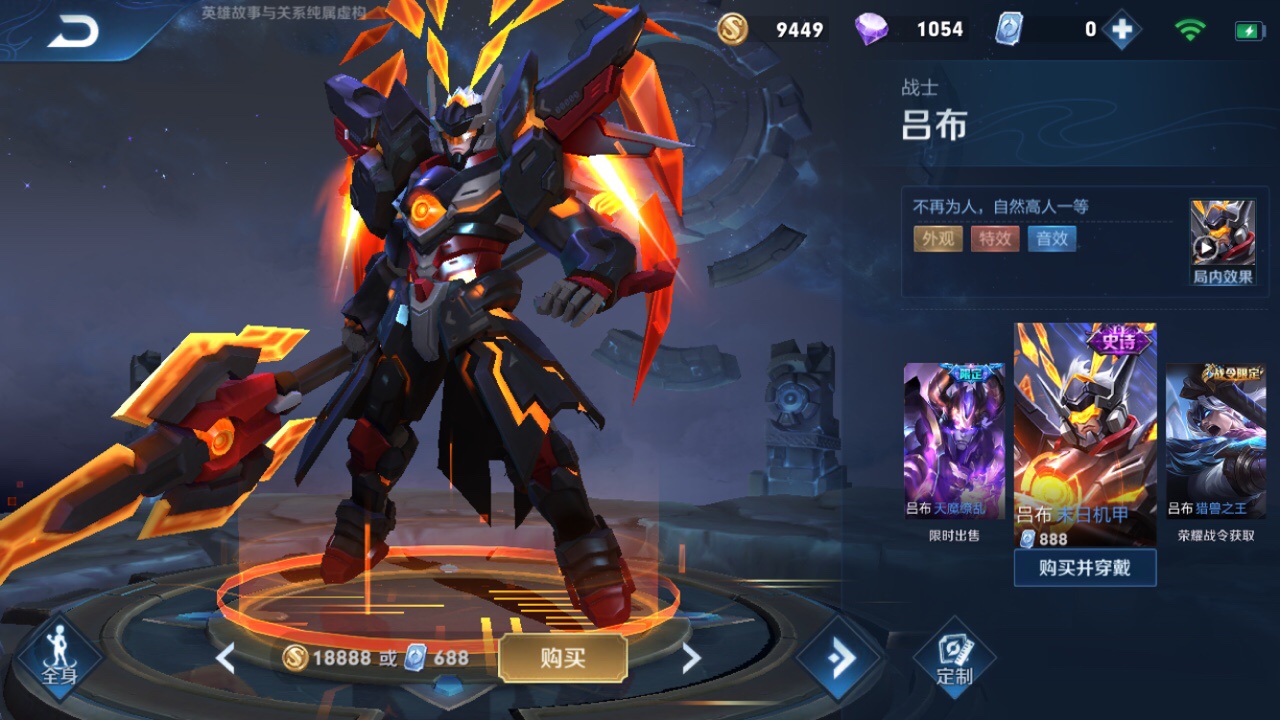Choose the 天魔缭乱 skin card
1280x720 pixels.
954,441
